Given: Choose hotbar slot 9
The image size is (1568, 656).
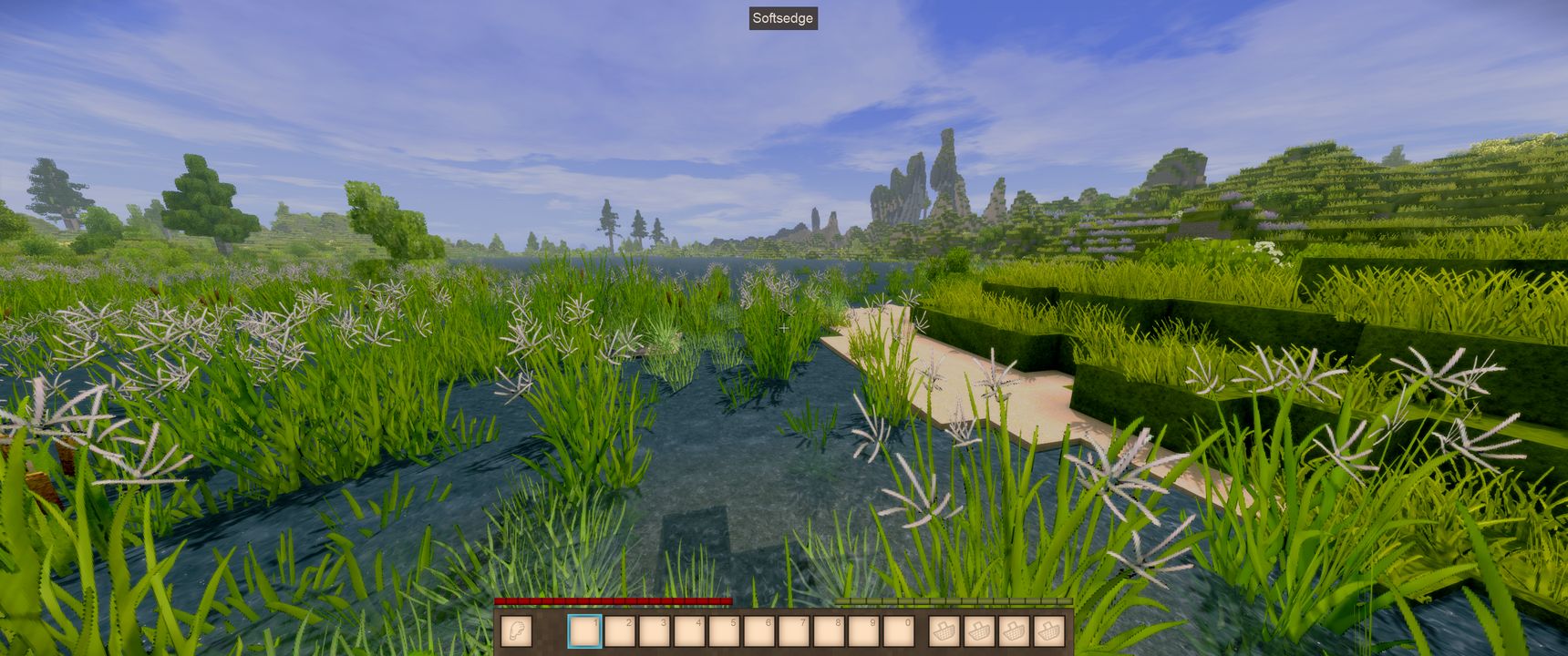Looking at the screenshot, I should [862, 630].
